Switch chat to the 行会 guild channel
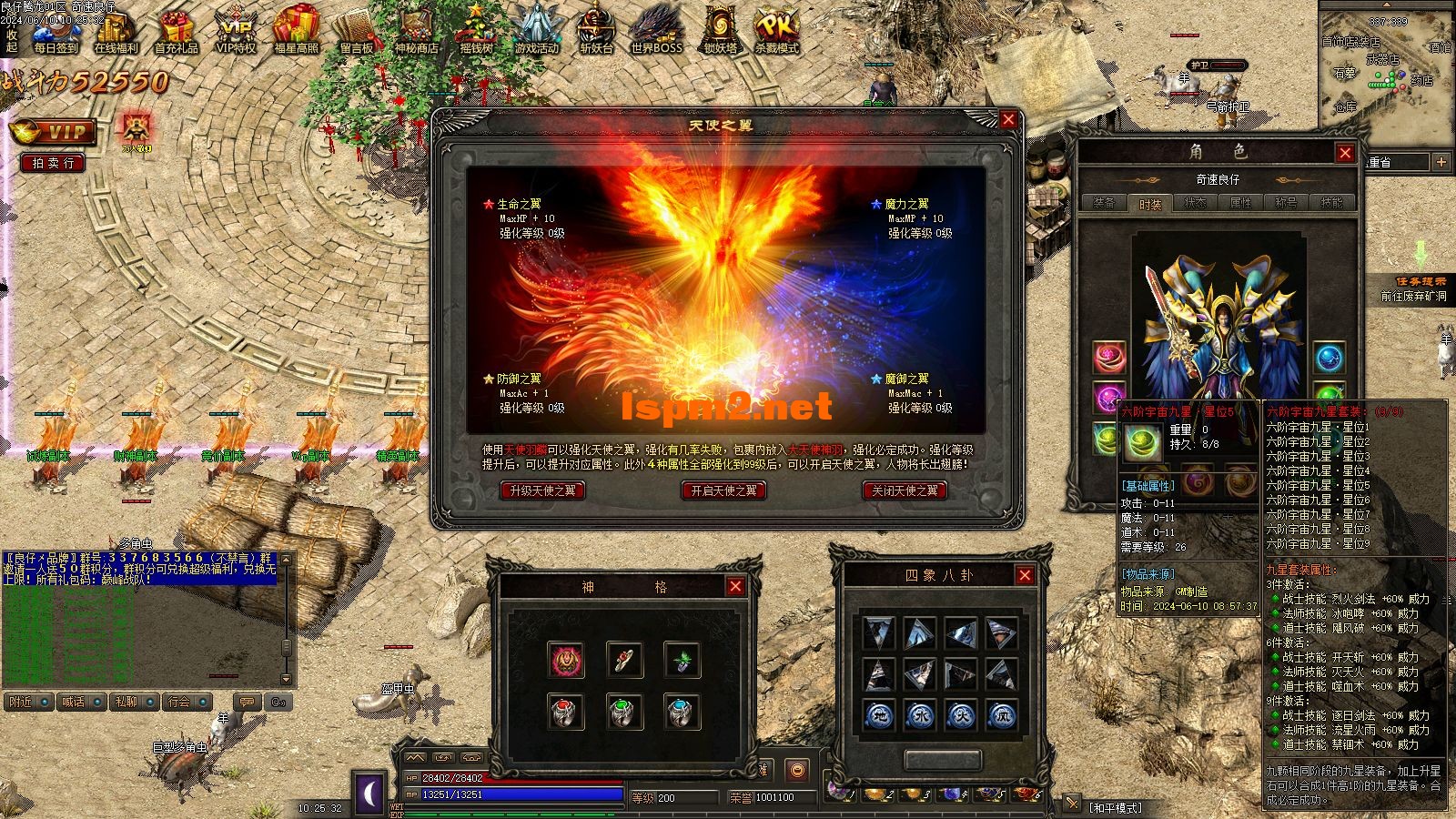The width and height of the screenshot is (1456, 819). [180, 702]
